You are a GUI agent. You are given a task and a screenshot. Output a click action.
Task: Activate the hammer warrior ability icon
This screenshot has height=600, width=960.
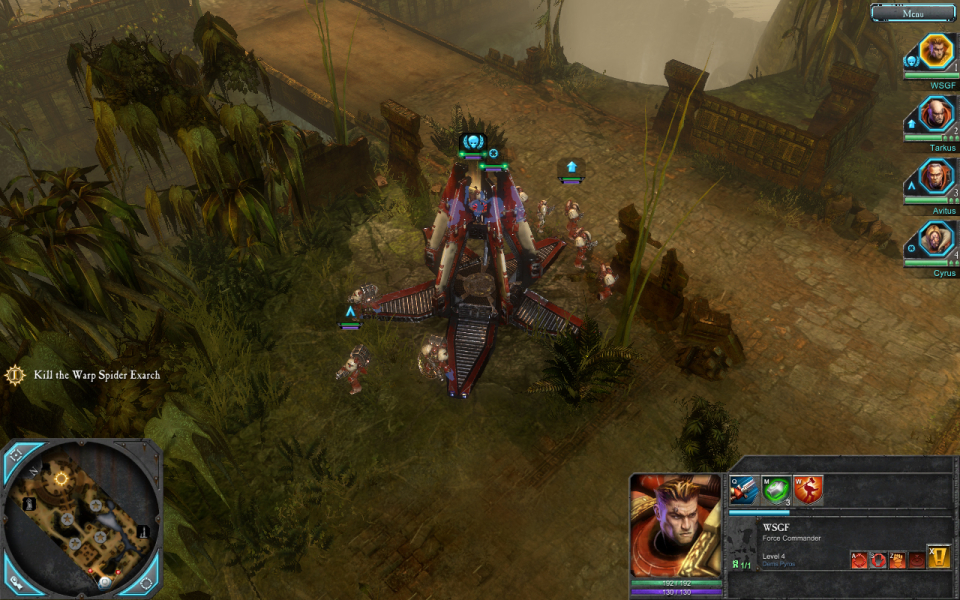808,489
